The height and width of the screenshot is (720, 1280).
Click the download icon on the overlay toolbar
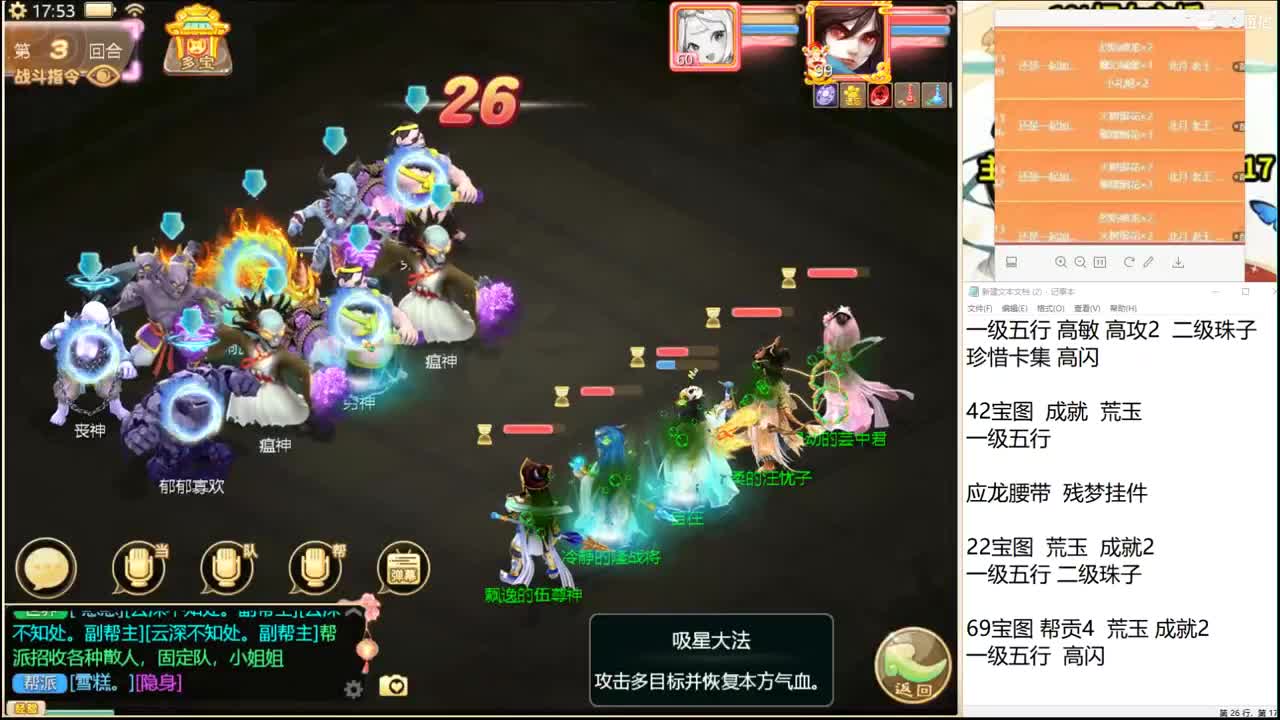pos(1178,262)
